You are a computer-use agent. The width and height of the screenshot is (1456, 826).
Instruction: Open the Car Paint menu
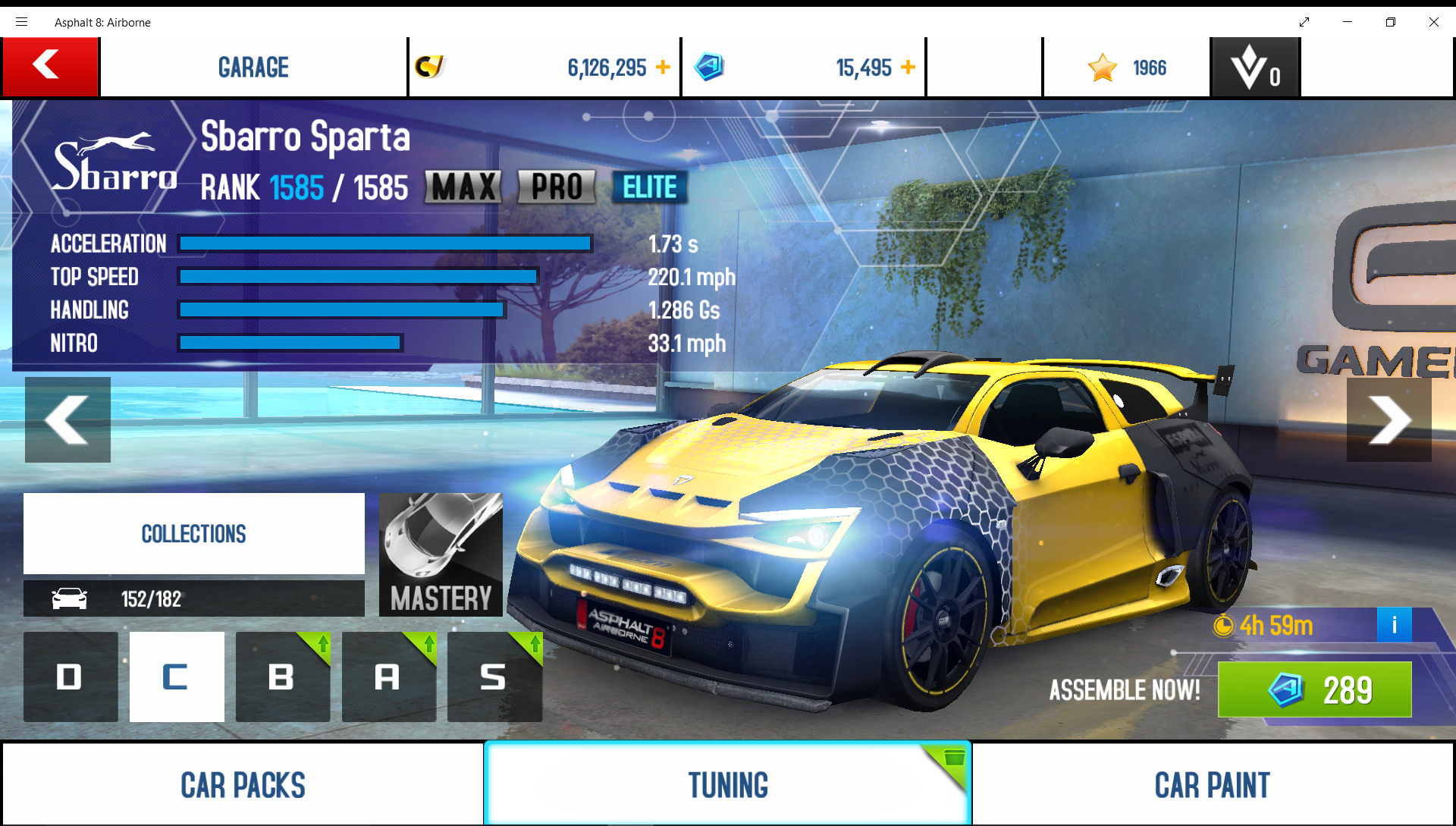point(1212,784)
